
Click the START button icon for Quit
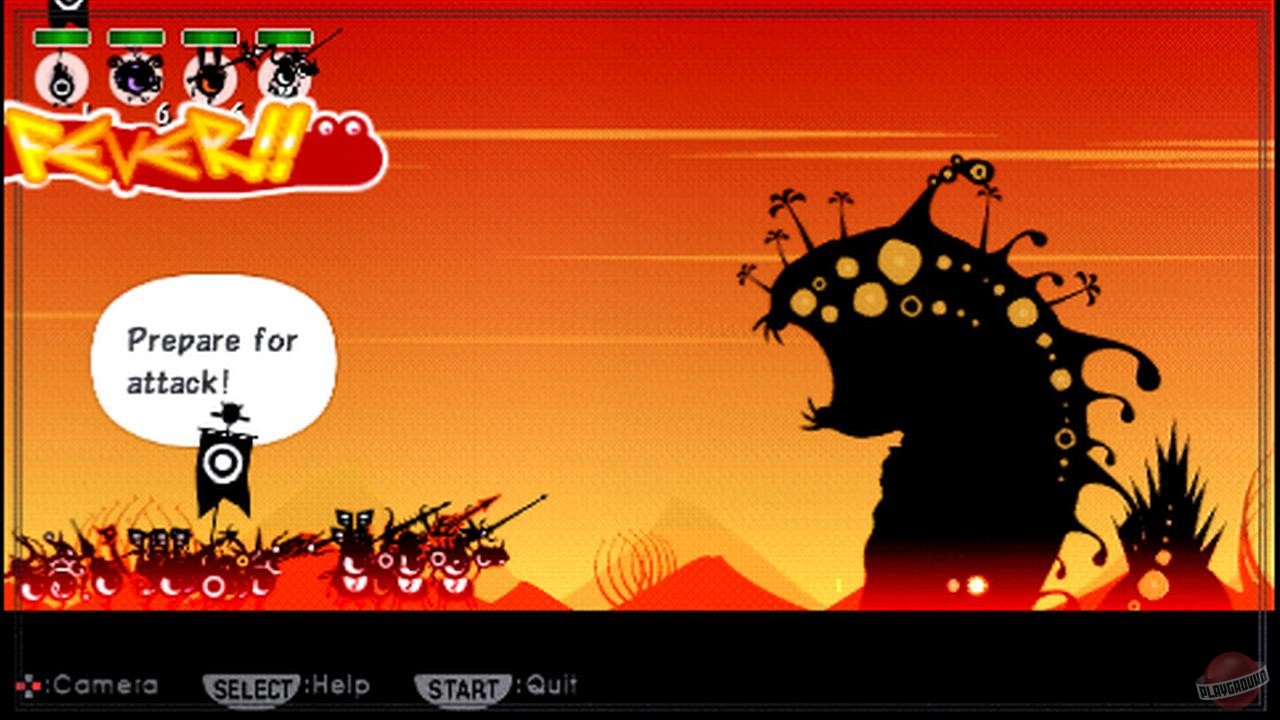[462, 687]
